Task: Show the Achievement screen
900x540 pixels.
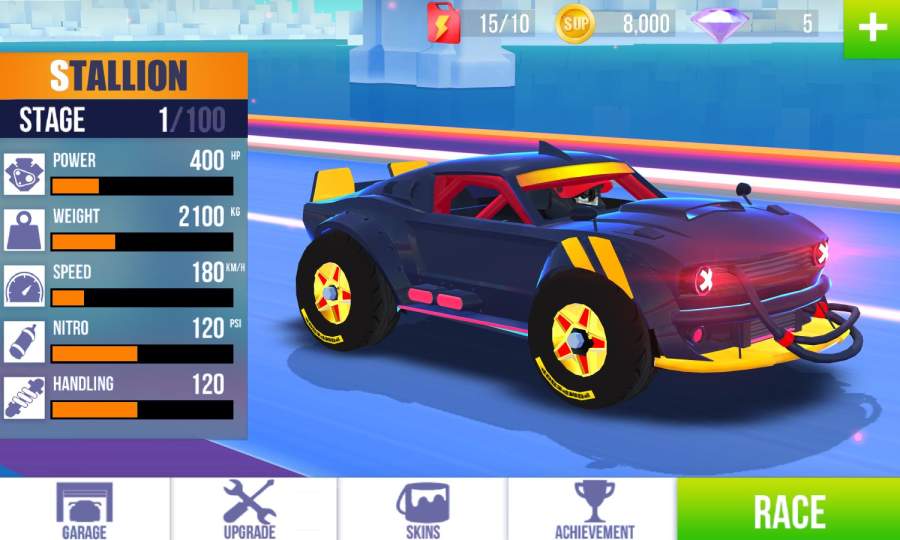Action: click(594, 509)
